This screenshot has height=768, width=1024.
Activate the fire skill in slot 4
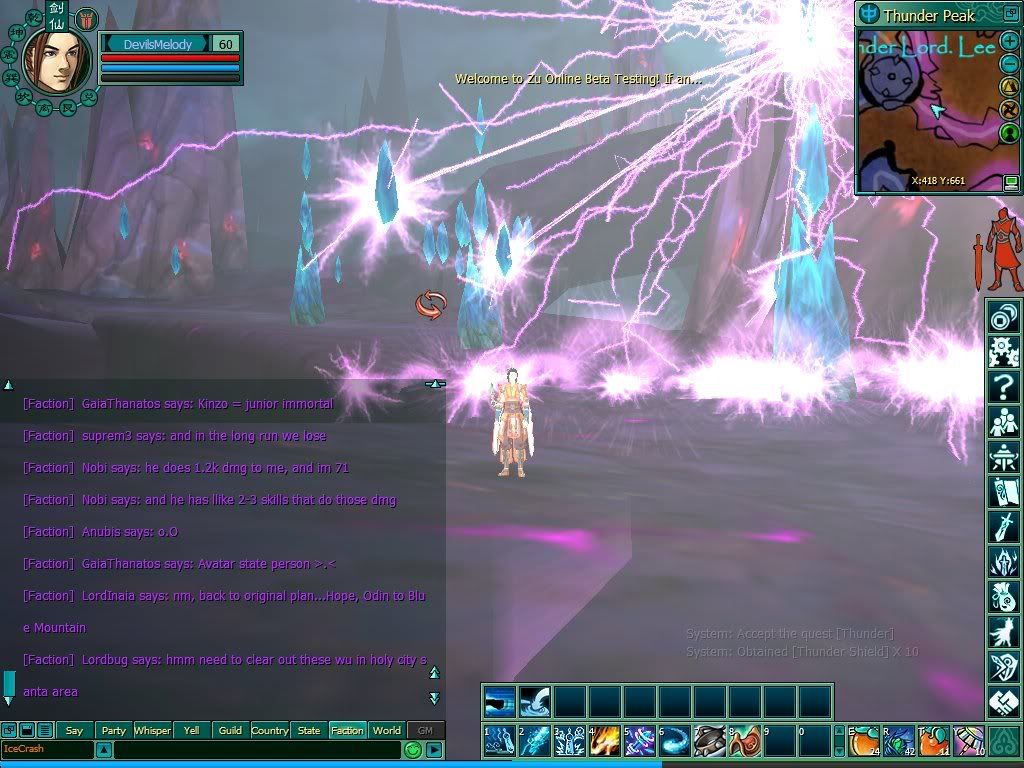point(605,741)
